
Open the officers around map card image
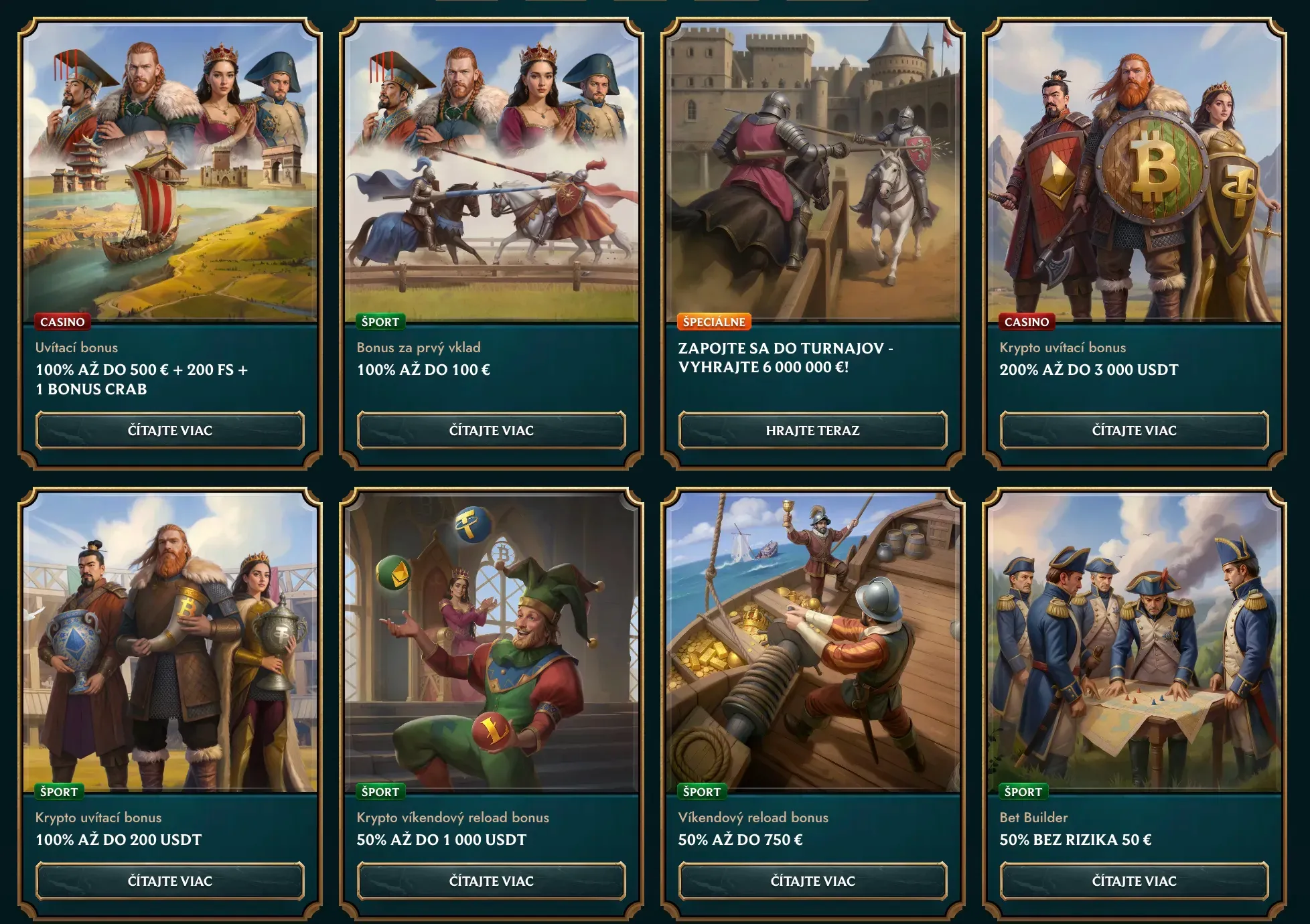click(x=1134, y=643)
